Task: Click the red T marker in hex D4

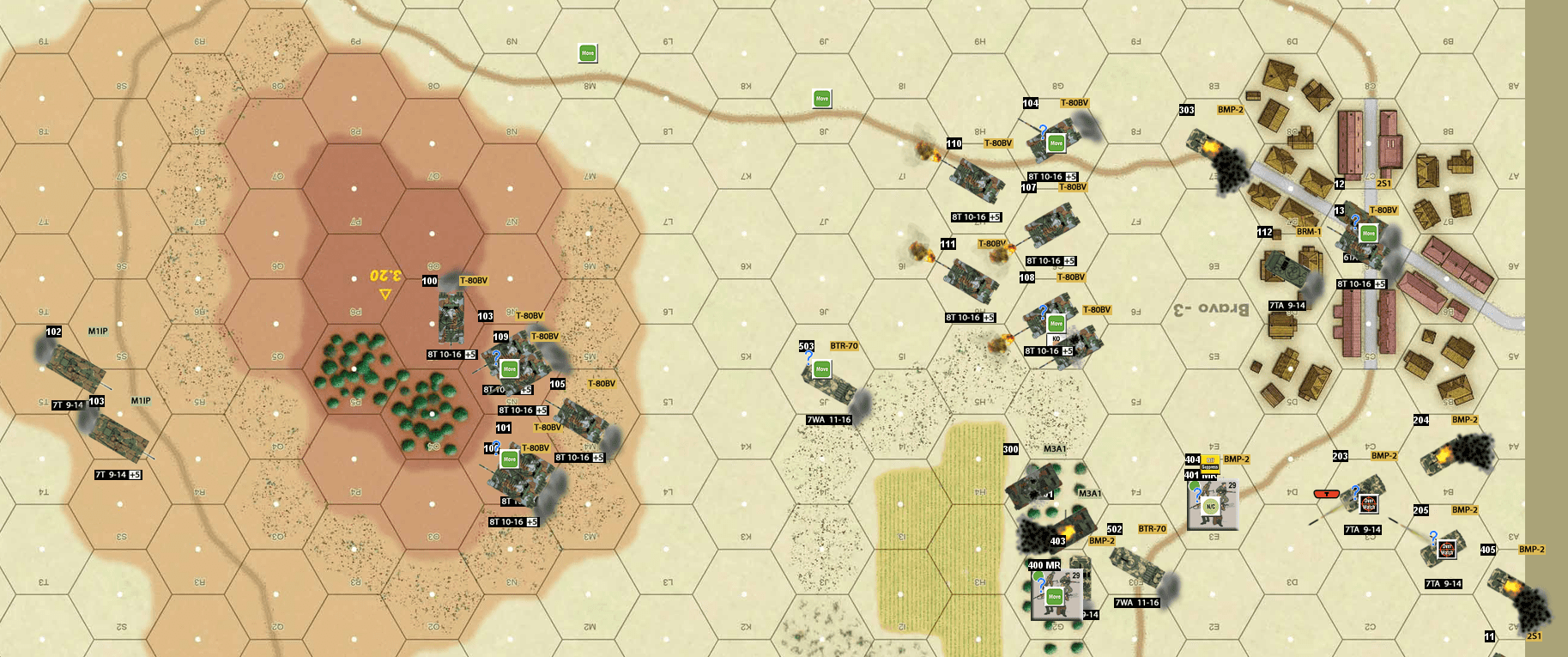Action: 1326,495
